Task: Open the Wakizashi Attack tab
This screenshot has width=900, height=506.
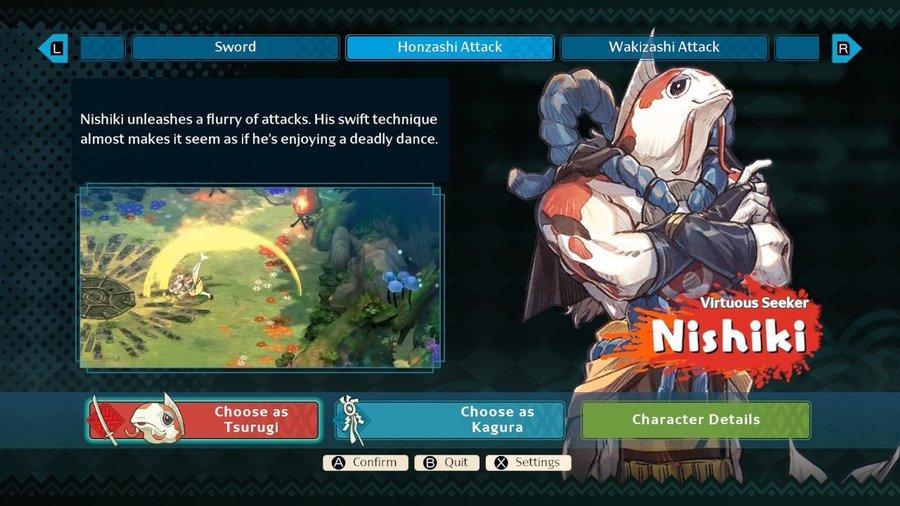Action: point(664,47)
